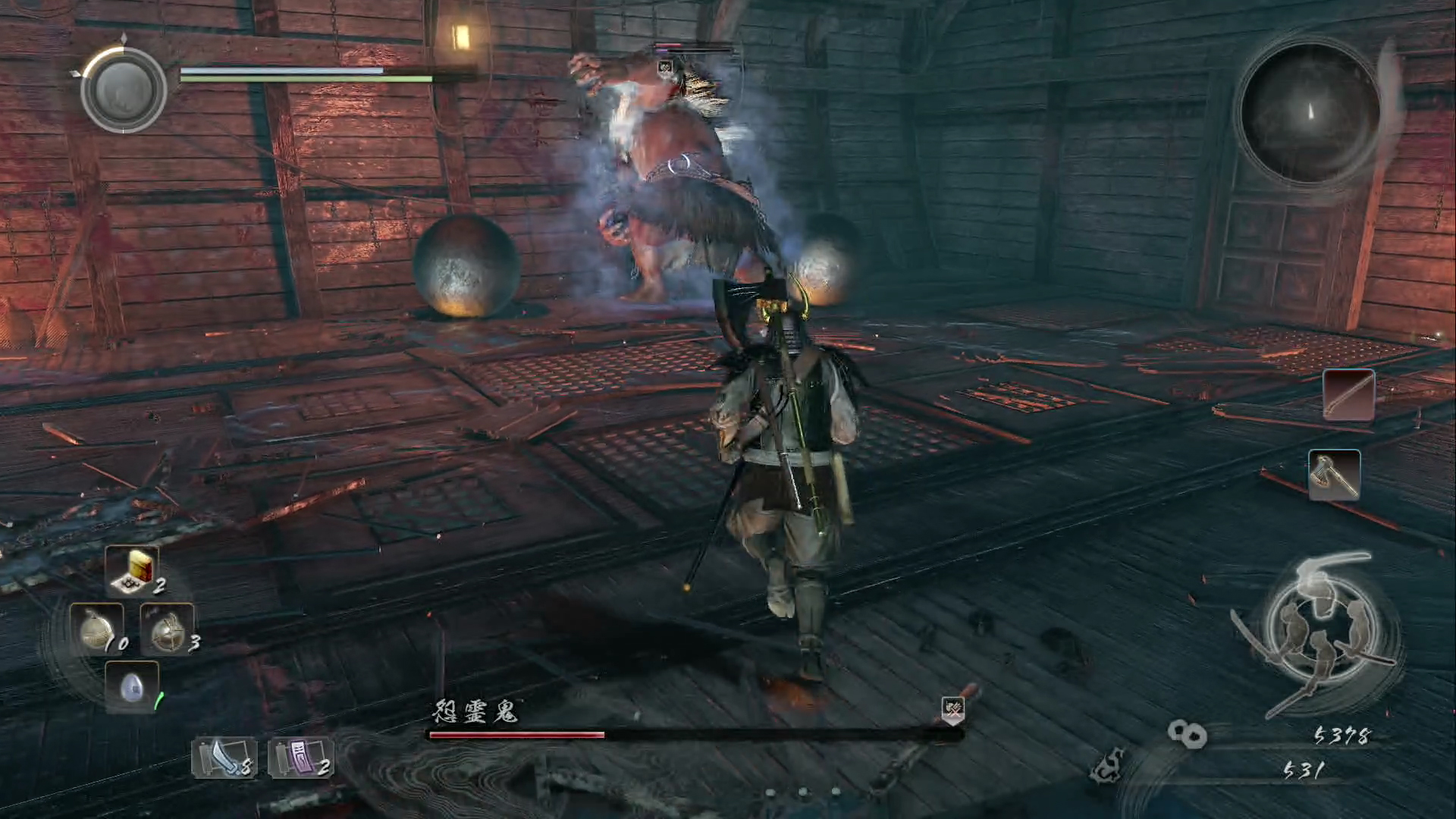Click the guardian spirit gauge orb
This screenshot has width=1456, height=819.
[124, 89]
